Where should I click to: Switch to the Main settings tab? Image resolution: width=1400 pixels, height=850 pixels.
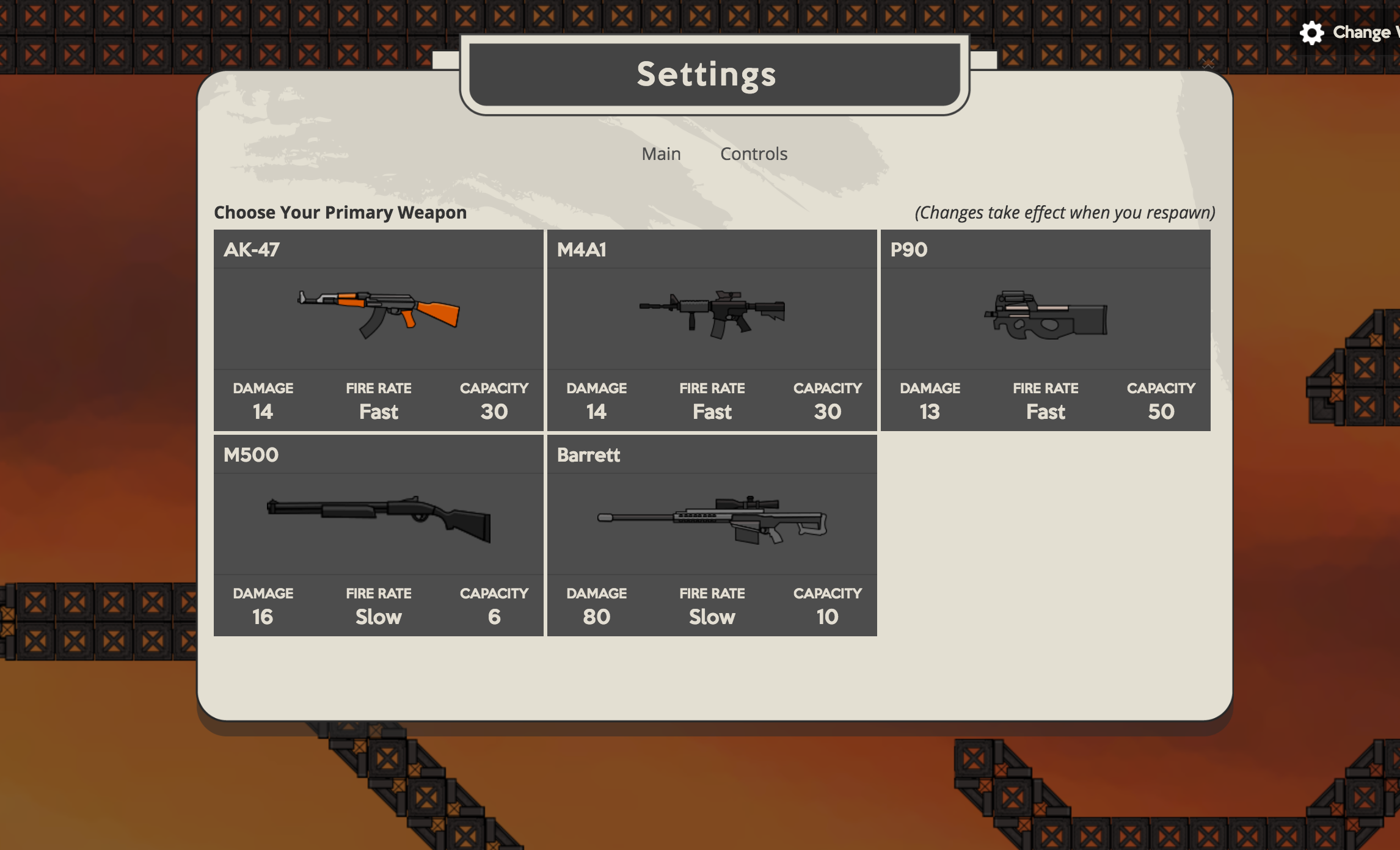pos(661,154)
